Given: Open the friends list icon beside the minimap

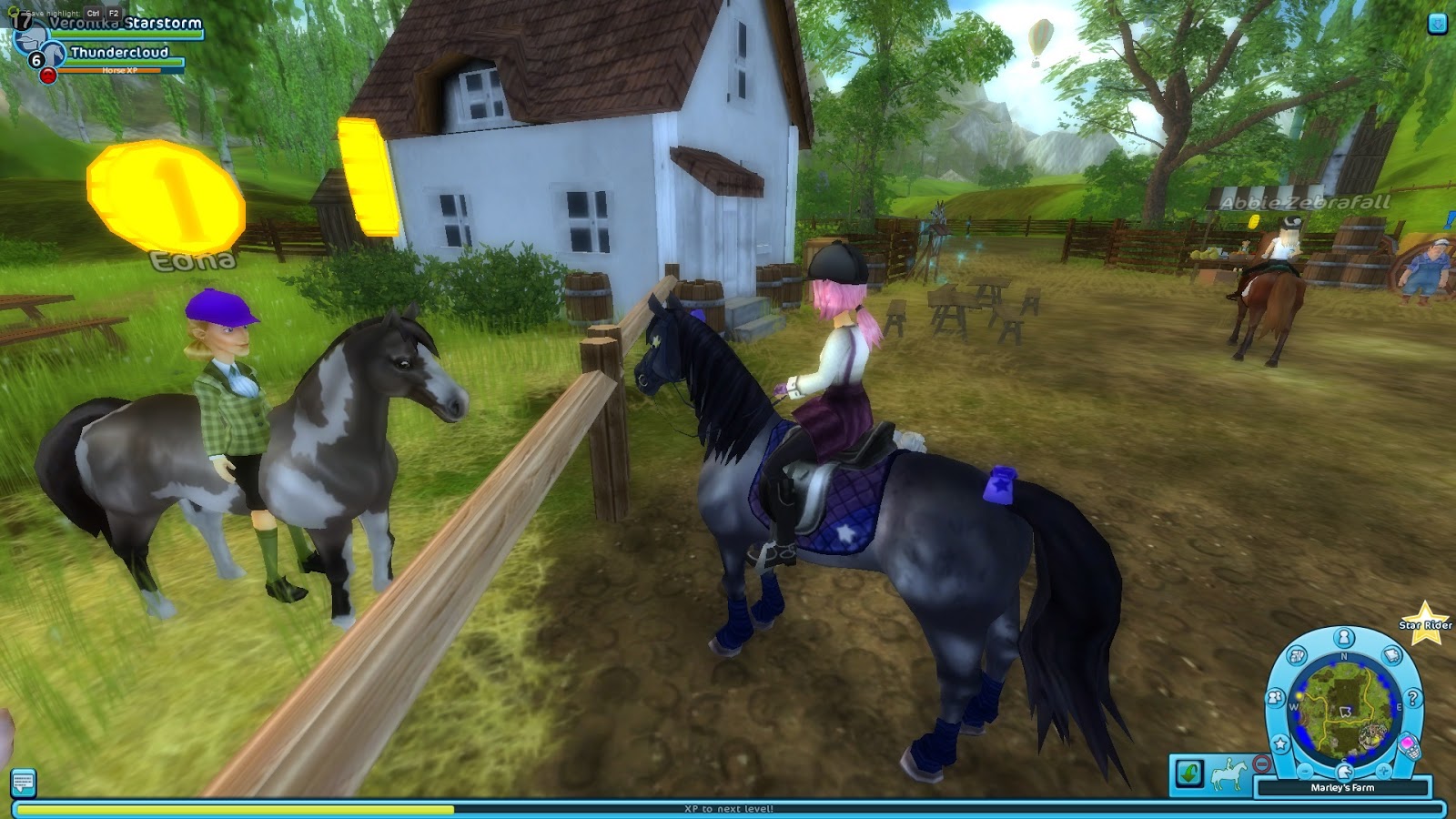Looking at the screenshot, I should coord(1274,697).
